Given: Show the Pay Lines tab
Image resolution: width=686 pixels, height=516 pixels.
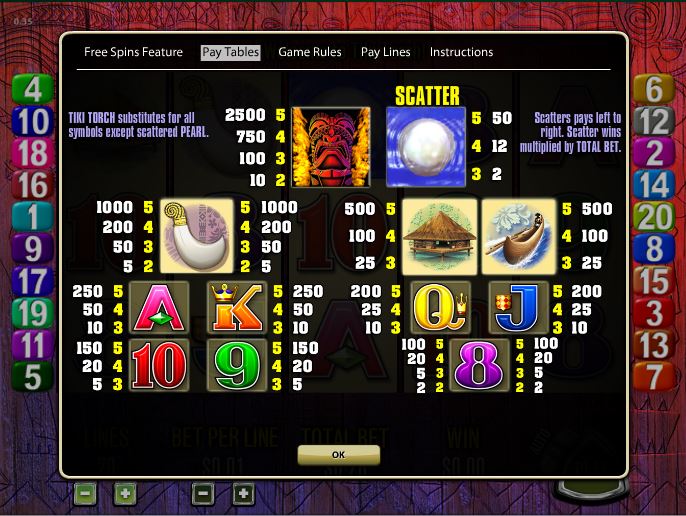Looking at the screenshot, I should [385, 52].
